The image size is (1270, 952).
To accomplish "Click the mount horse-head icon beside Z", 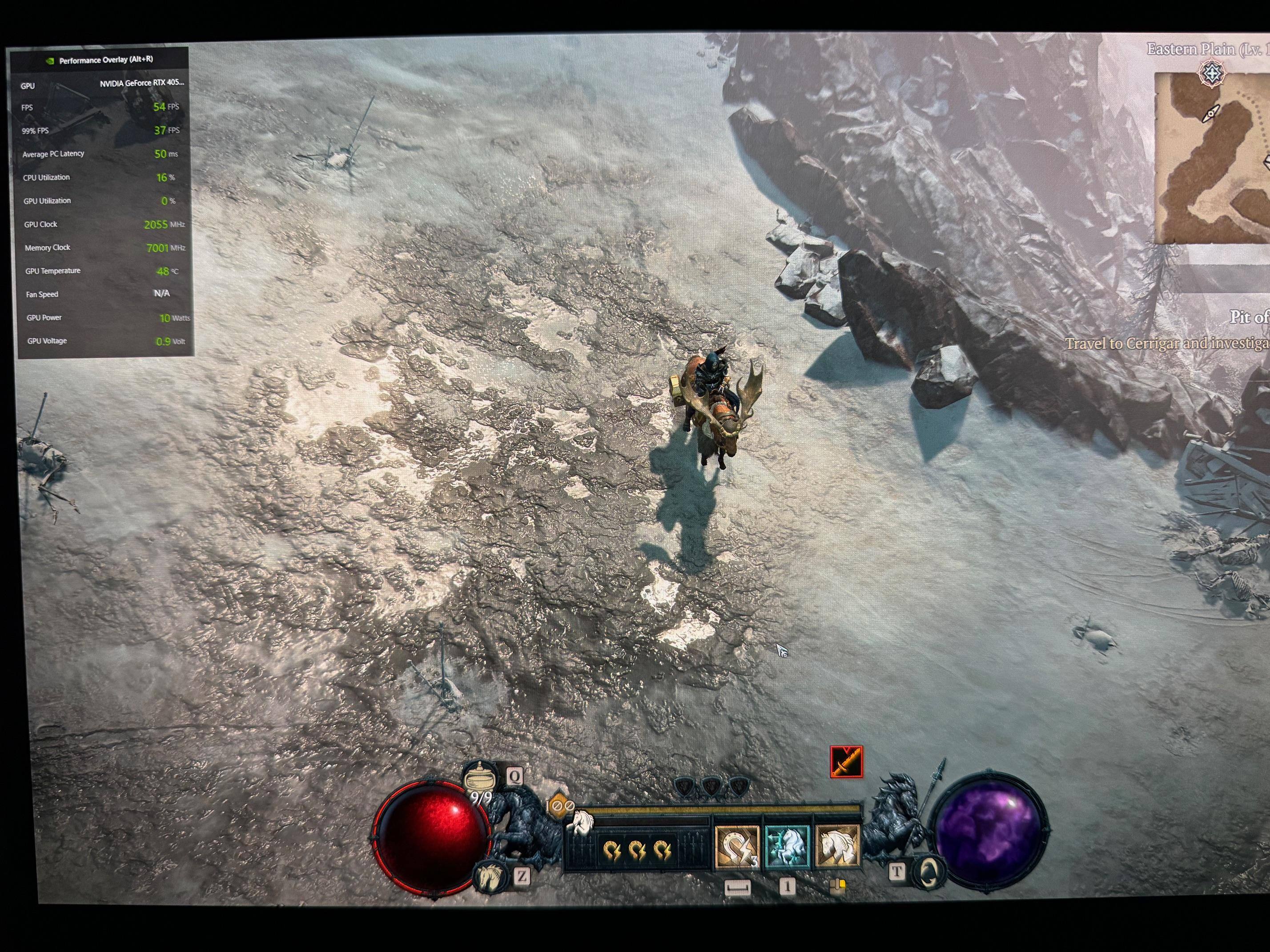I will [x=489, y=876].
